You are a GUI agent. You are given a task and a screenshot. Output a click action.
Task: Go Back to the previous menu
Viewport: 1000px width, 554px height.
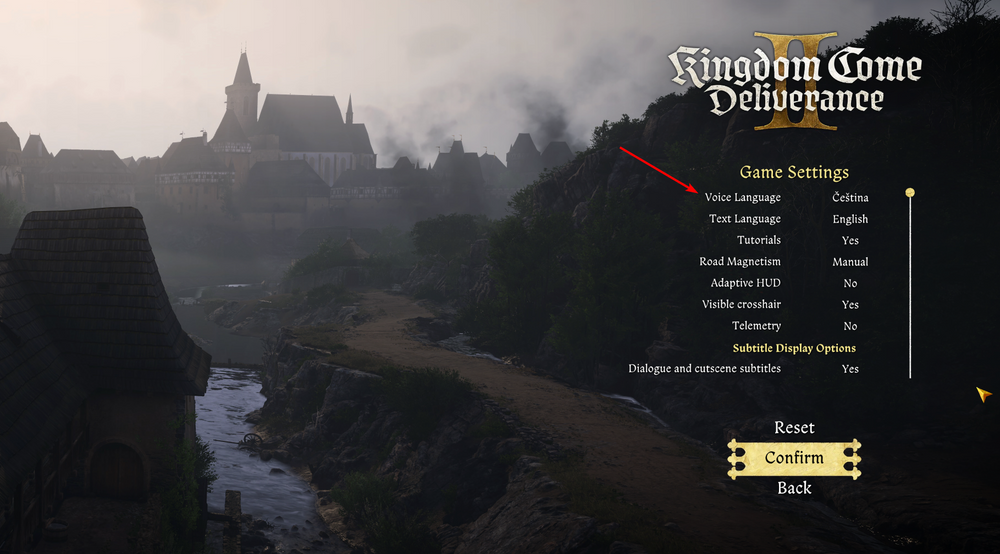tap(794, 488)
